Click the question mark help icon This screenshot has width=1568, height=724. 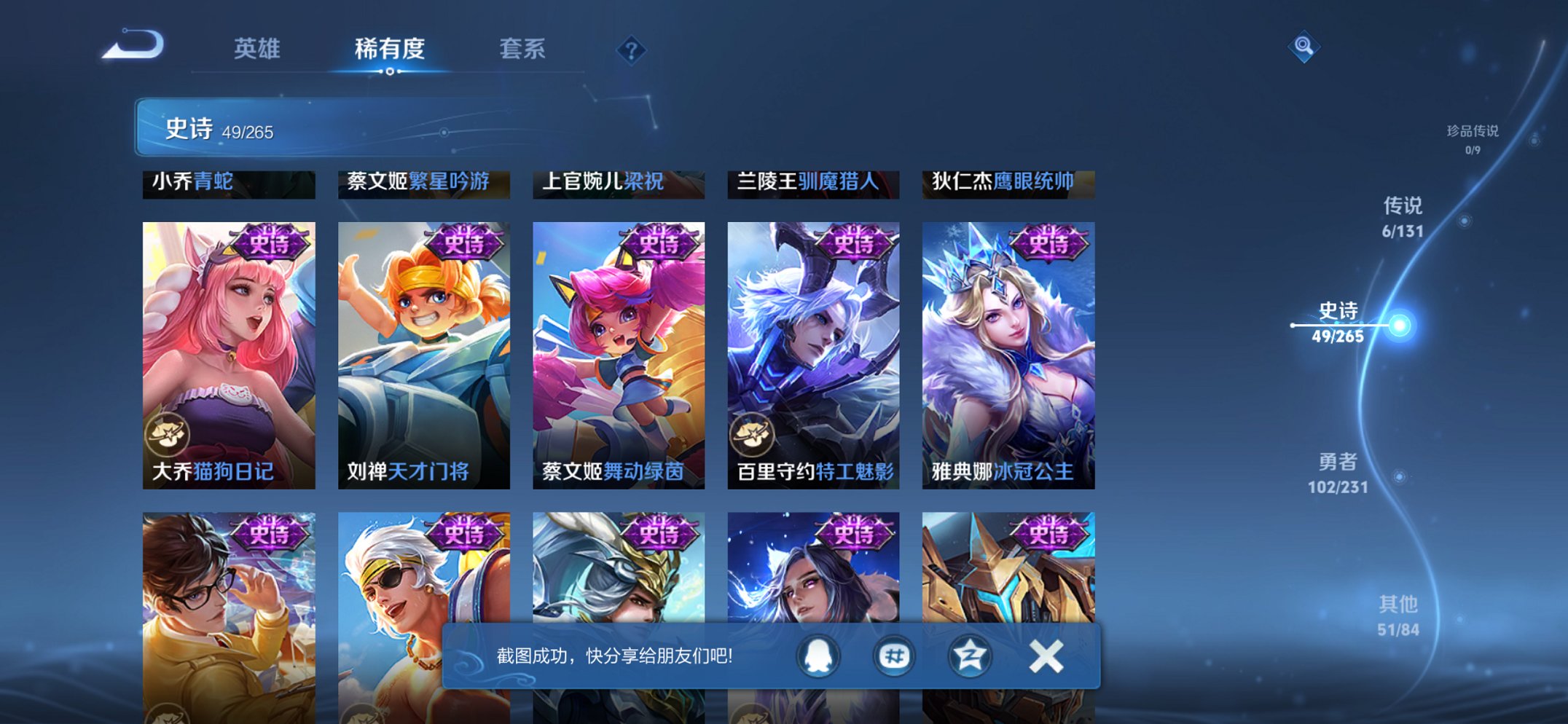631,50
